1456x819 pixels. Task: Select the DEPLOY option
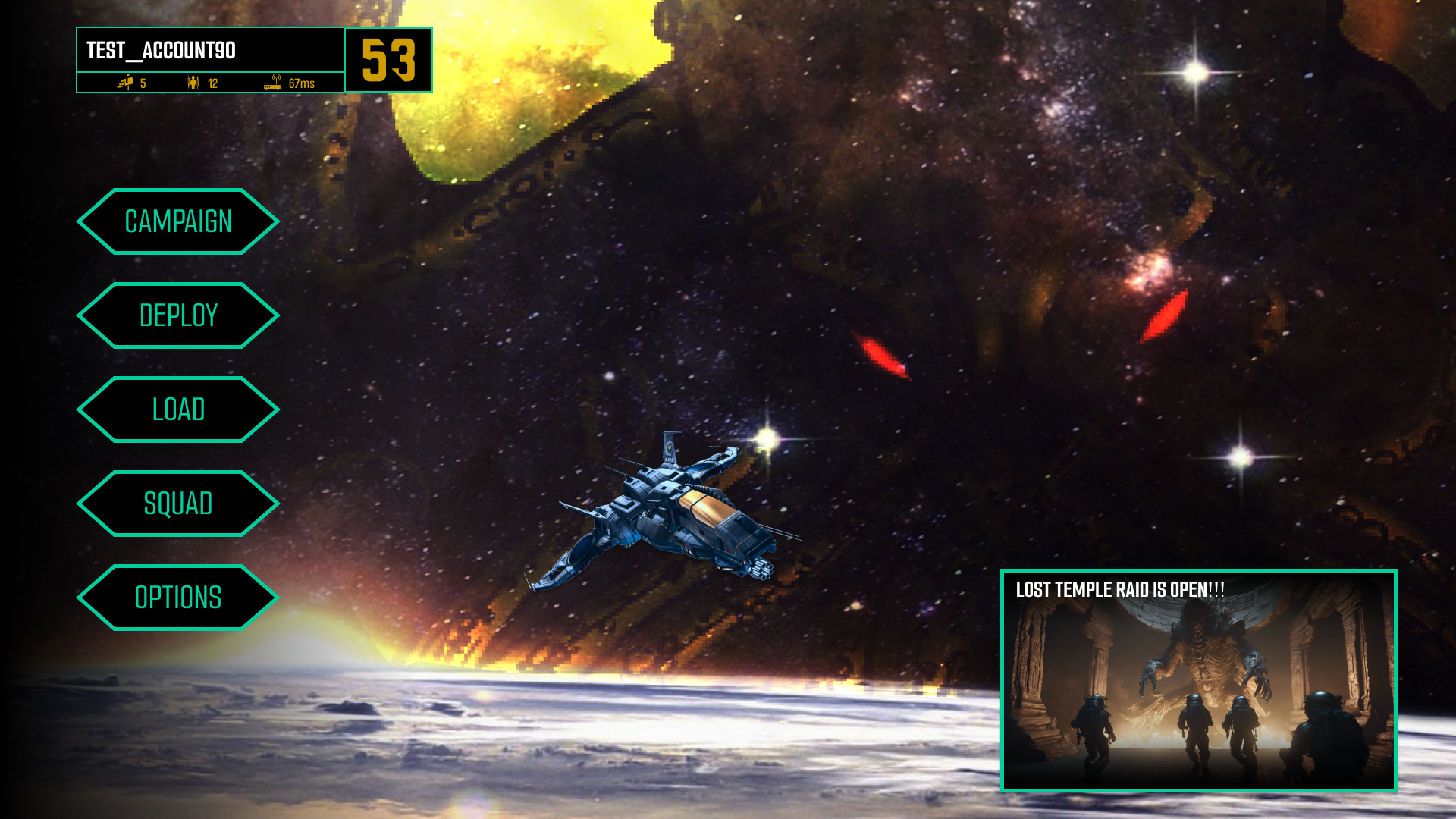point(178,315)
